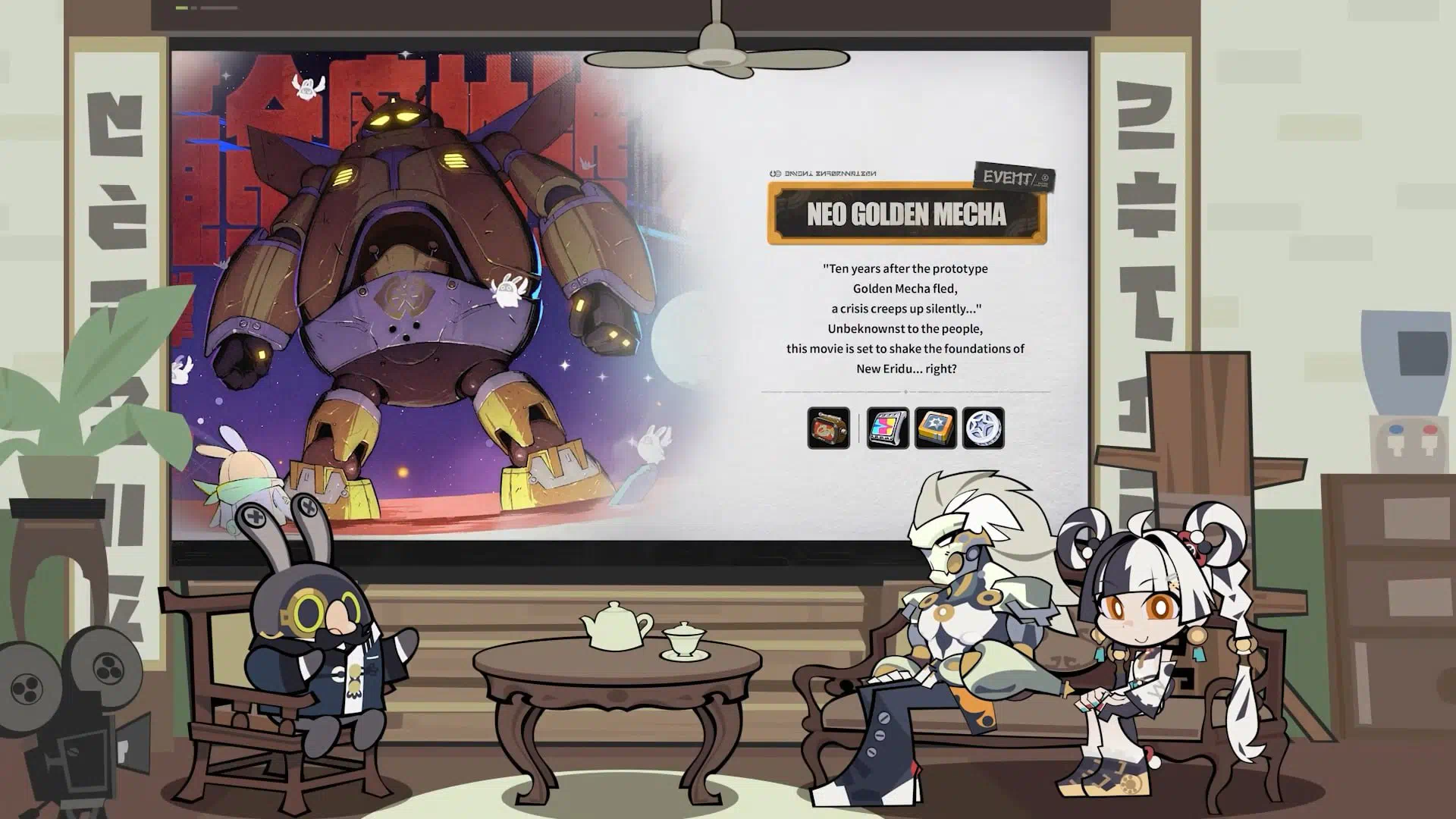Inspect the colorful film strip reward
The width and height of the screenshot is (1456, 819).
(x=887, y=428)
